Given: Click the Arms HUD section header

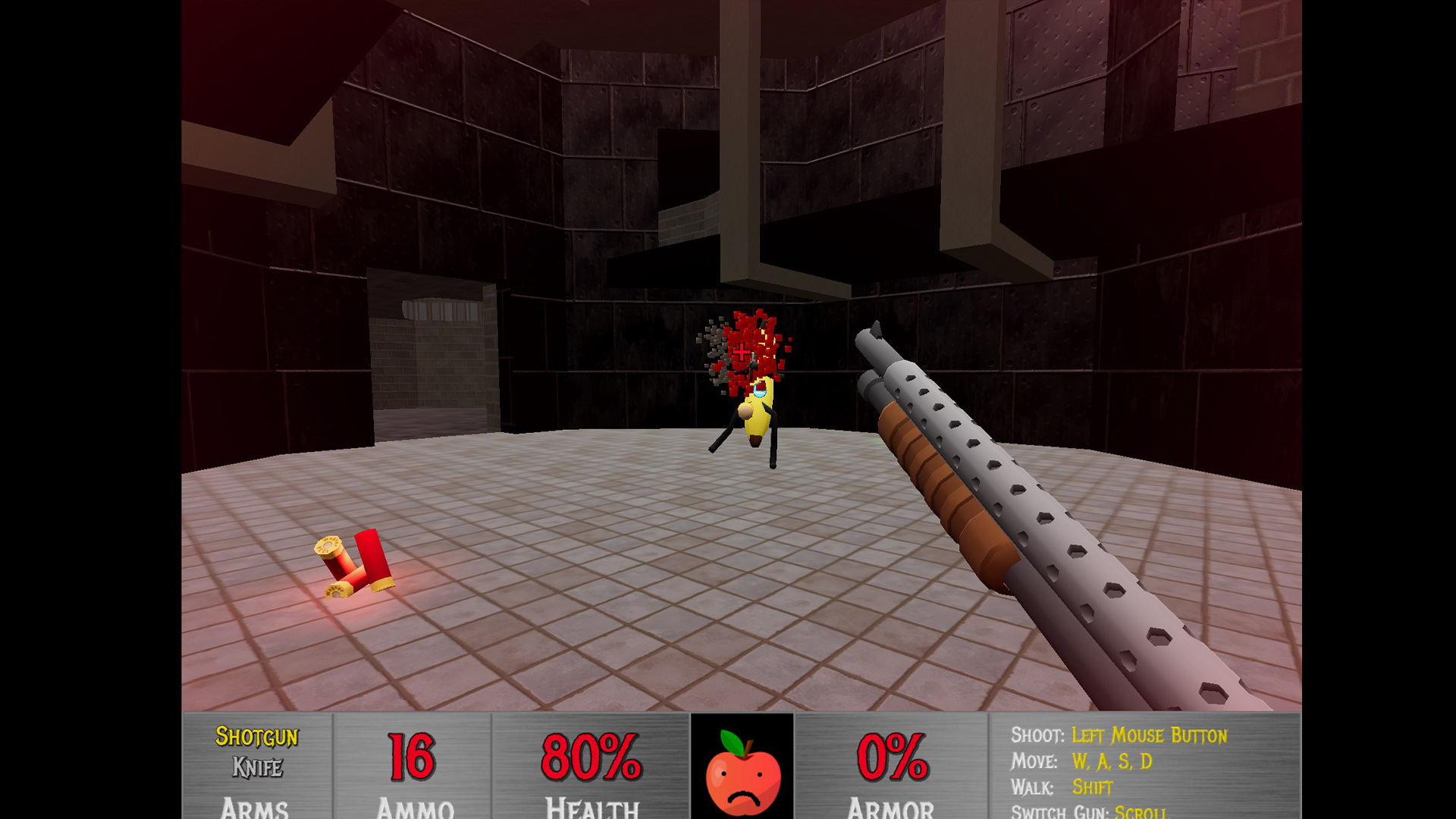Looking at the screenshot, I should pyautogui.click(x=256, y=808).
